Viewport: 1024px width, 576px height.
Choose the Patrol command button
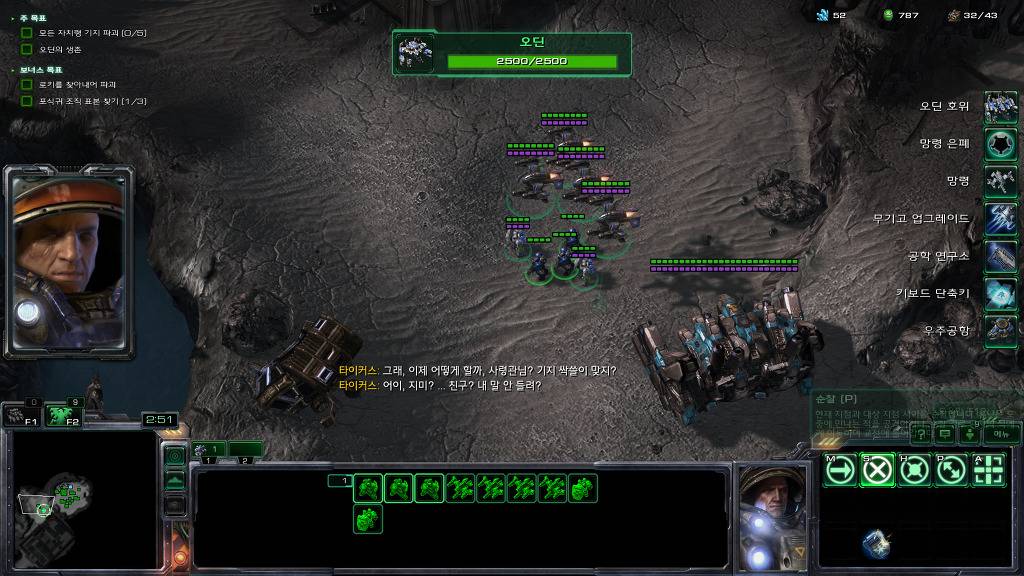tap(951, 470)
